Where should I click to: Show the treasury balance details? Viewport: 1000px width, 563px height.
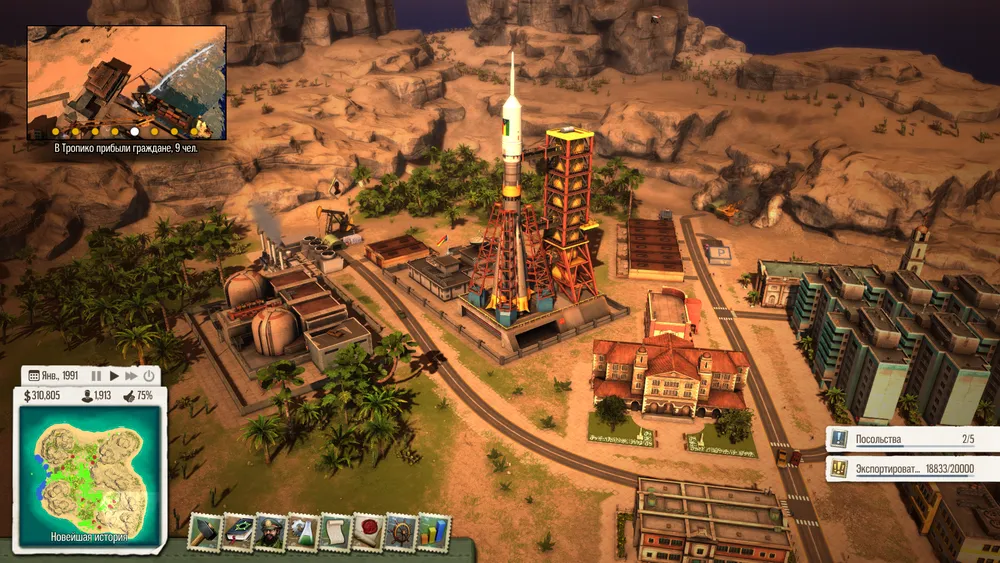[41, 396]
